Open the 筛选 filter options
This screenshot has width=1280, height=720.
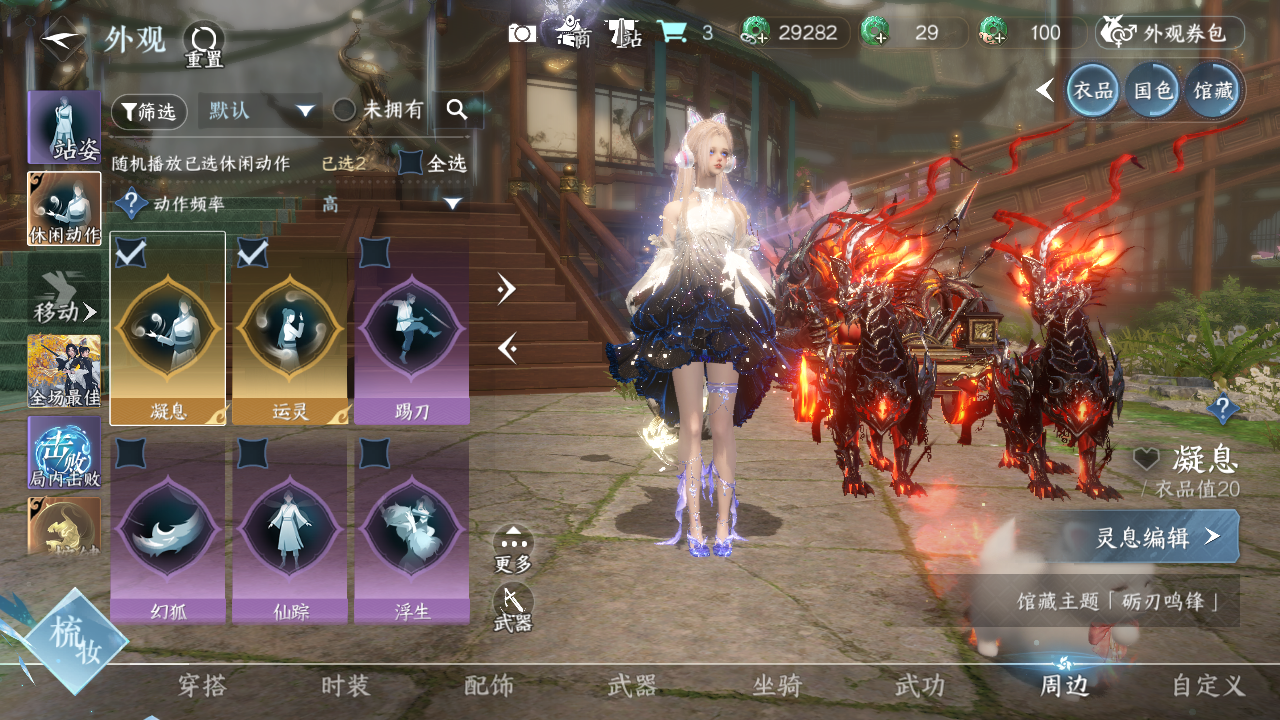(149, 112)
